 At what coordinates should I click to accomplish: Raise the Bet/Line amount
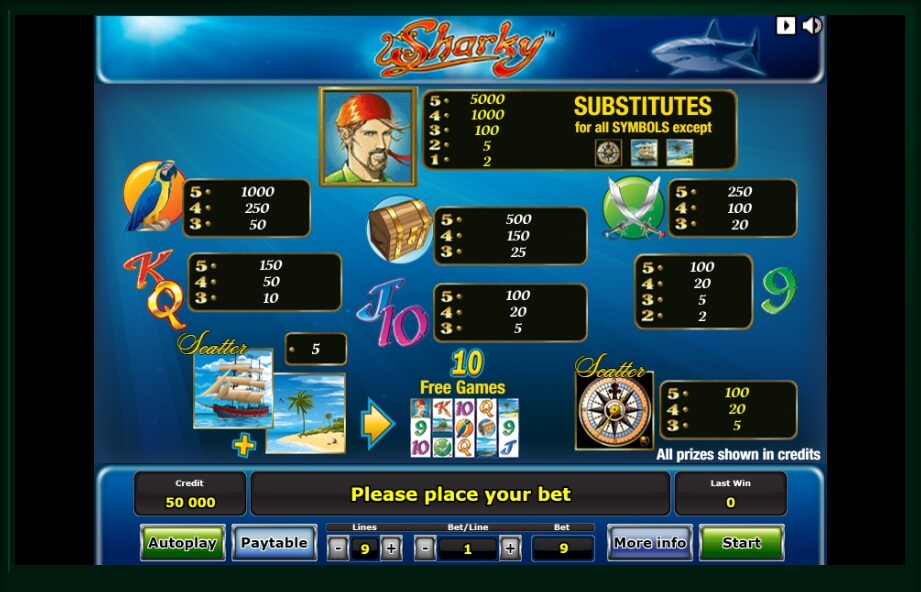click(x=510, y=548)
